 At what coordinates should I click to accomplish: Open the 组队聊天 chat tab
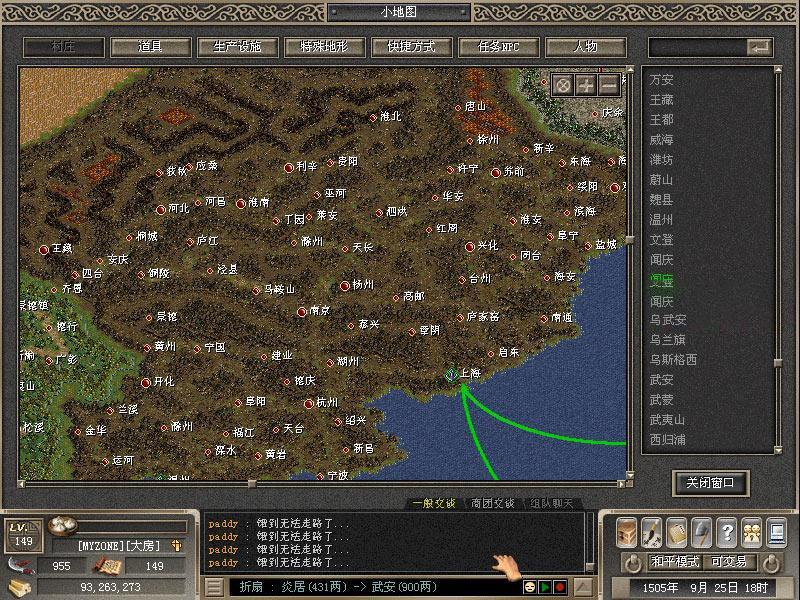pyautogui.click(x=552, y=503)
